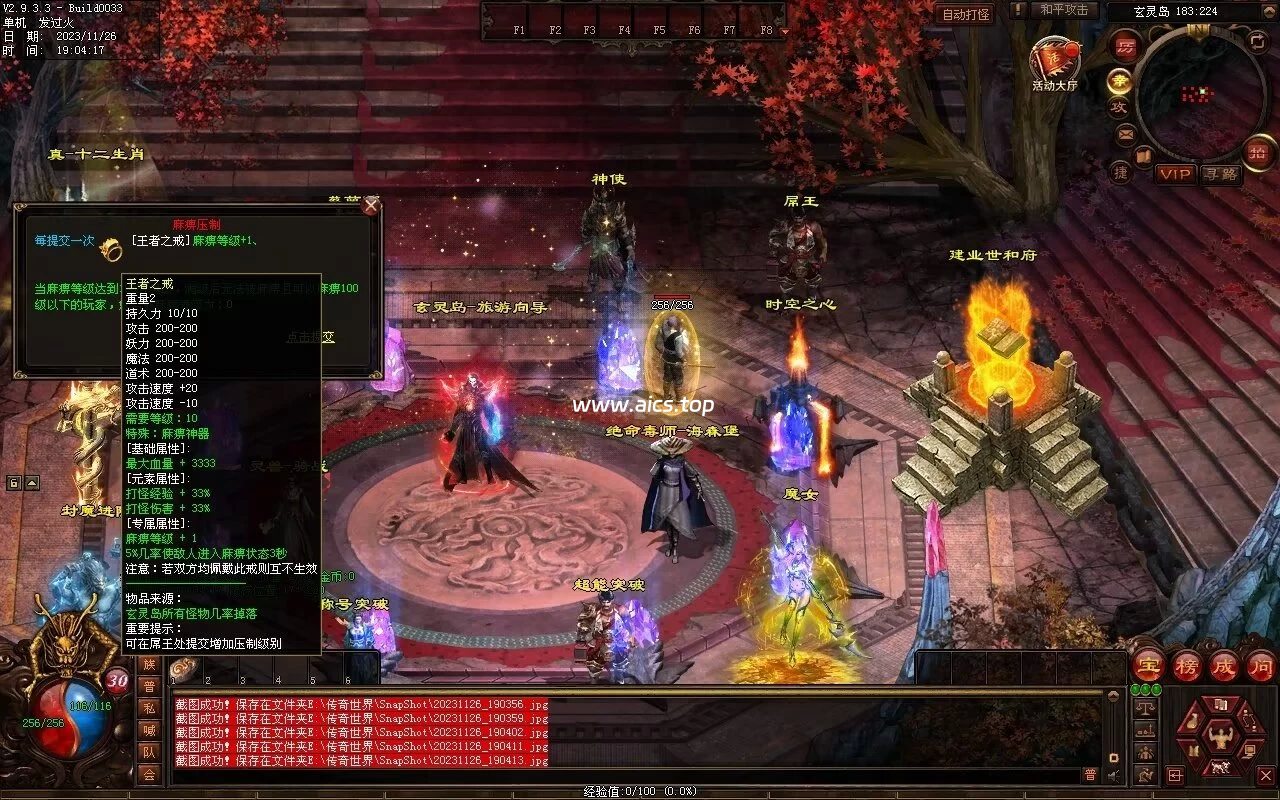Screen dimensions: 1280x800
Task: Open the 成 achievements button
Action: click(x=1224, y=666)
